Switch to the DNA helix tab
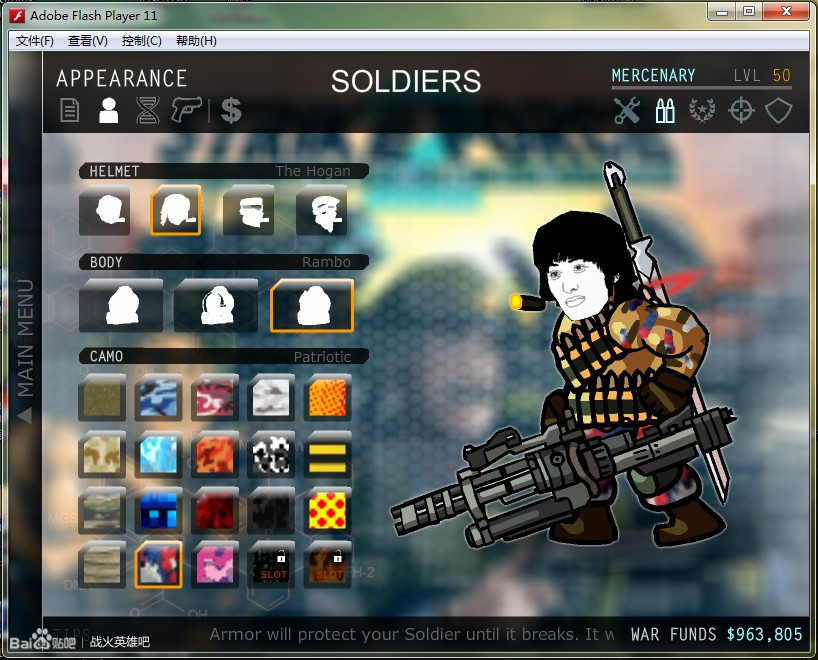 pos(148,110)
